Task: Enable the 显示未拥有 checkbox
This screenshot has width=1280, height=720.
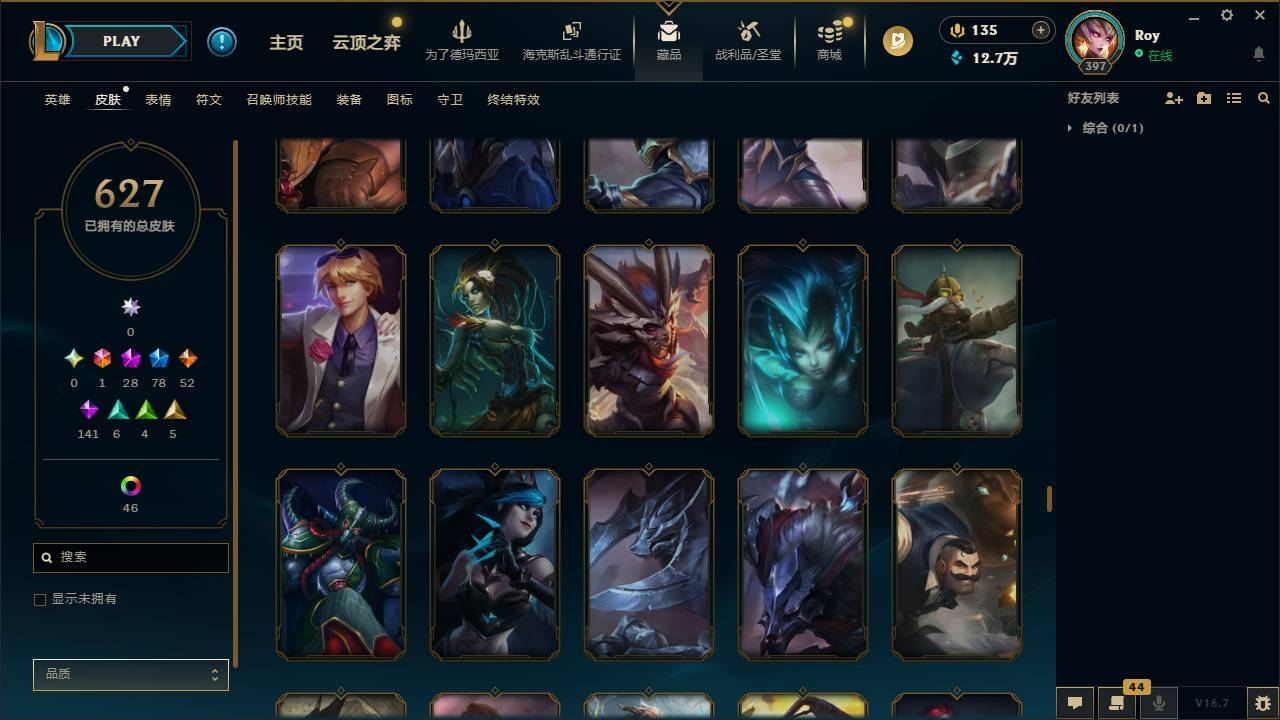Action: [40, 599]
